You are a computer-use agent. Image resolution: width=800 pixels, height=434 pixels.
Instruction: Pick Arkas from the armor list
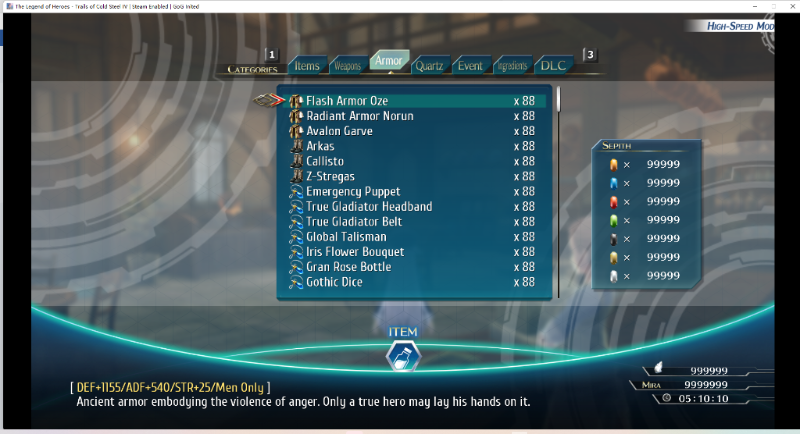(320, 146)
